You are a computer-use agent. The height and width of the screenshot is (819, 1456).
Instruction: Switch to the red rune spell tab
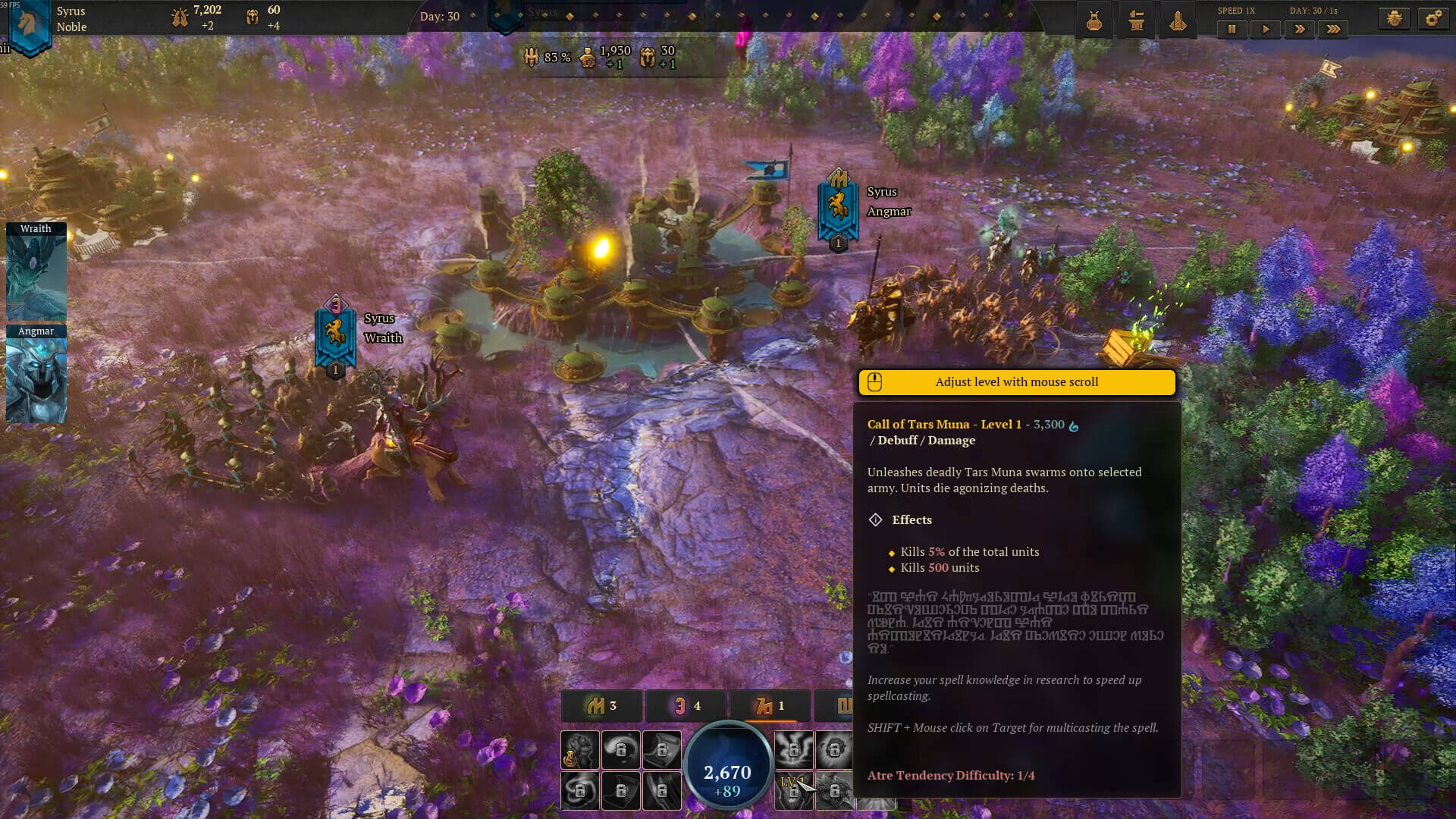[x=686, y=706]
